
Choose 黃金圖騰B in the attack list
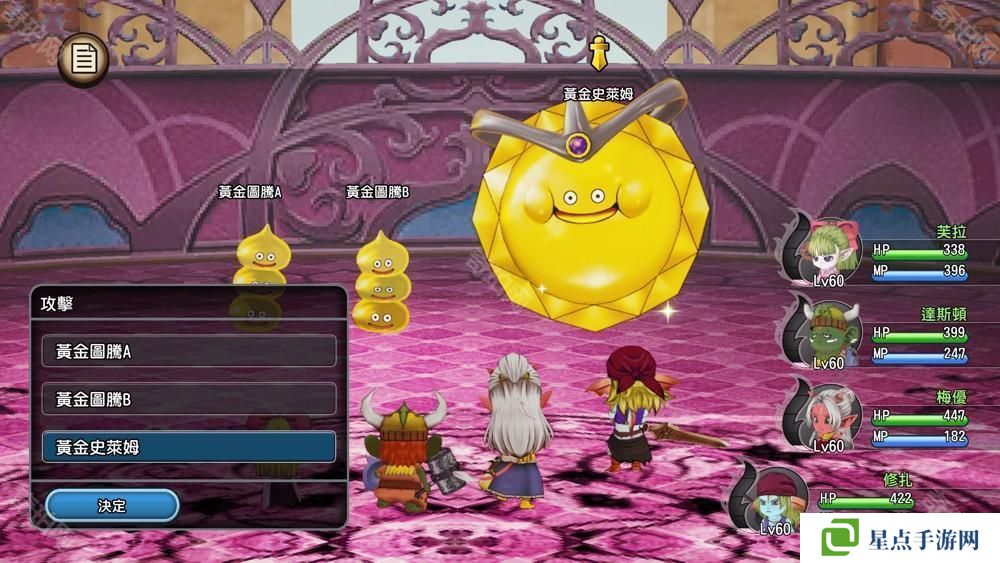tap(189, 399)
